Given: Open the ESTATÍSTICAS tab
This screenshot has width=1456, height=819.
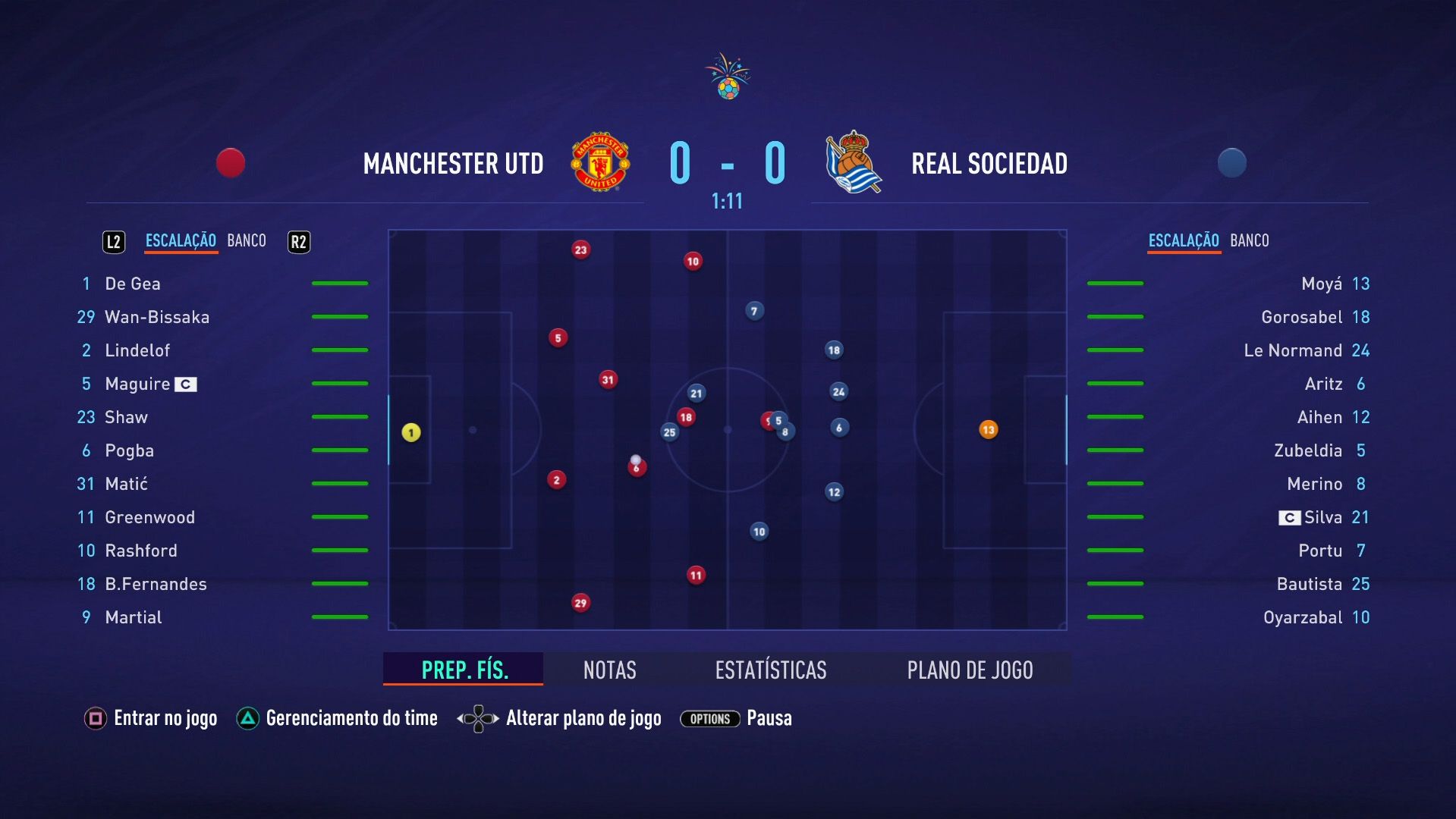Looking at the screenshot, I should pos(769,670).
